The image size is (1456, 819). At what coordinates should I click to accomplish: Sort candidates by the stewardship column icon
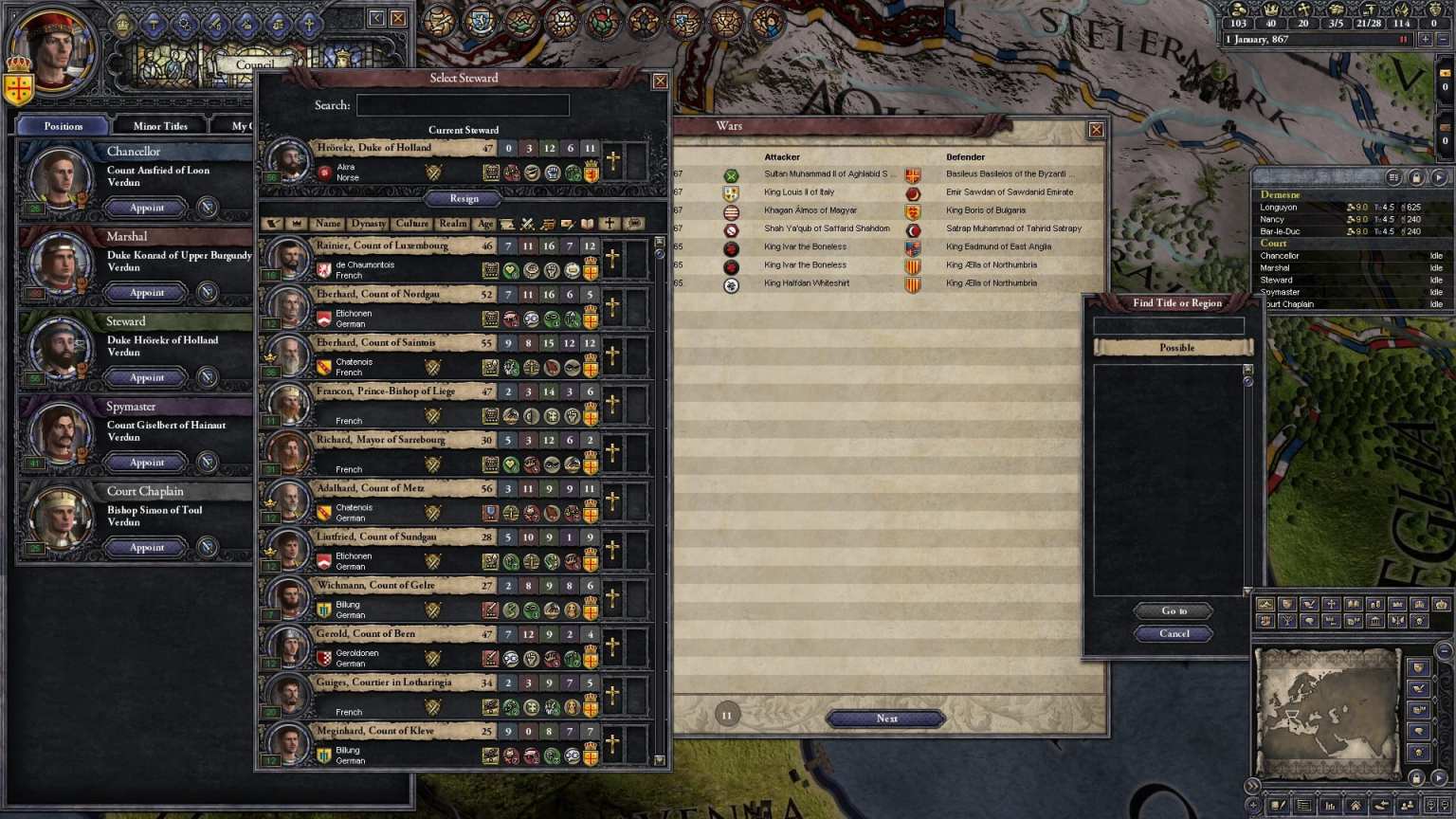coord(547,224)
